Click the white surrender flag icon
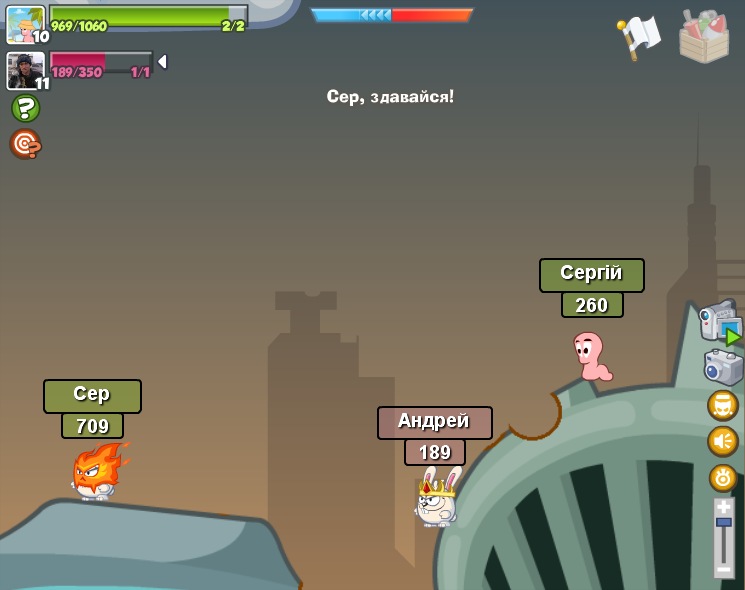 click(640, 36)
